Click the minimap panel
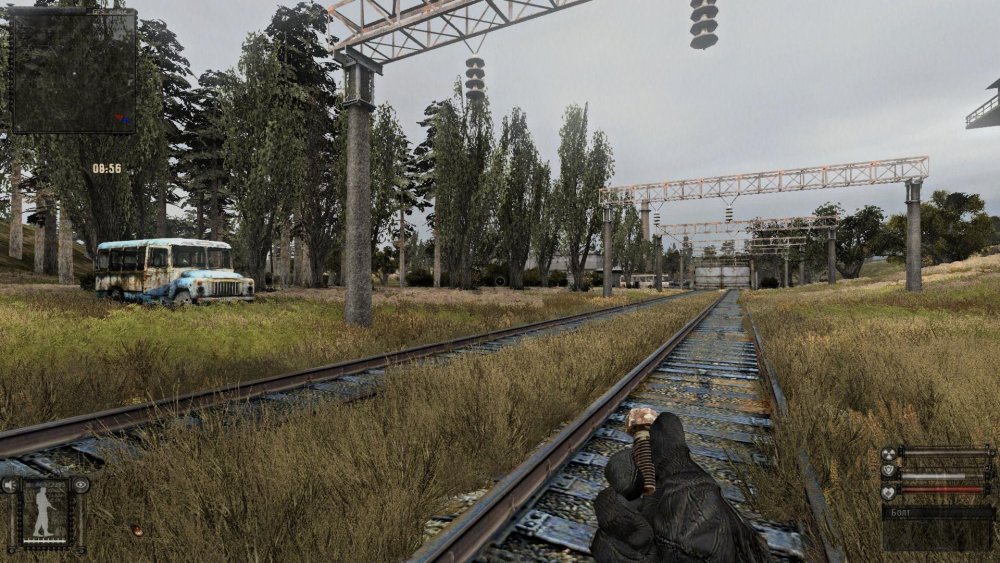The width and height of the screenshot is (1000, 563). coord(73,71)
